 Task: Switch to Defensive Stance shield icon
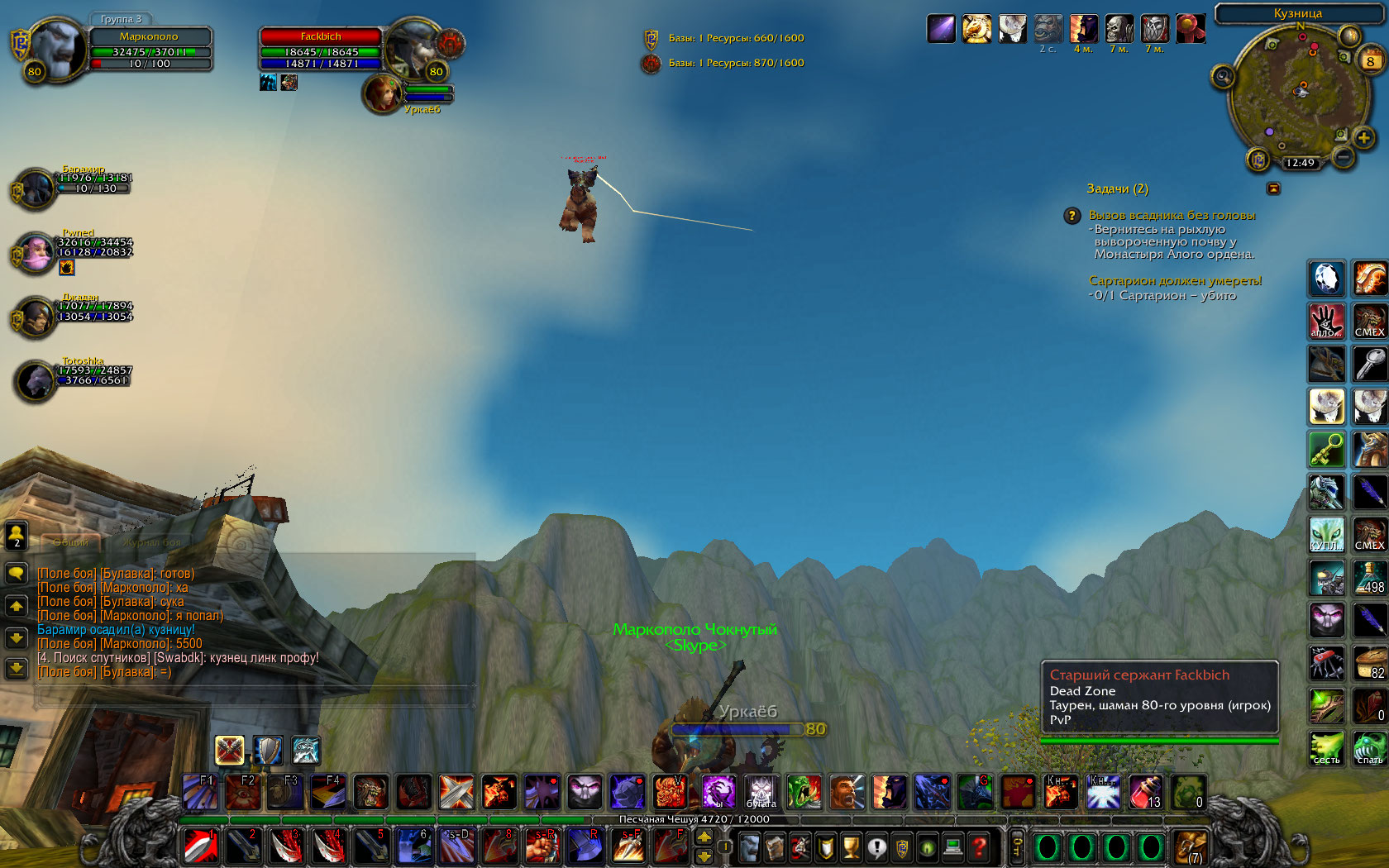pos(268,750)
